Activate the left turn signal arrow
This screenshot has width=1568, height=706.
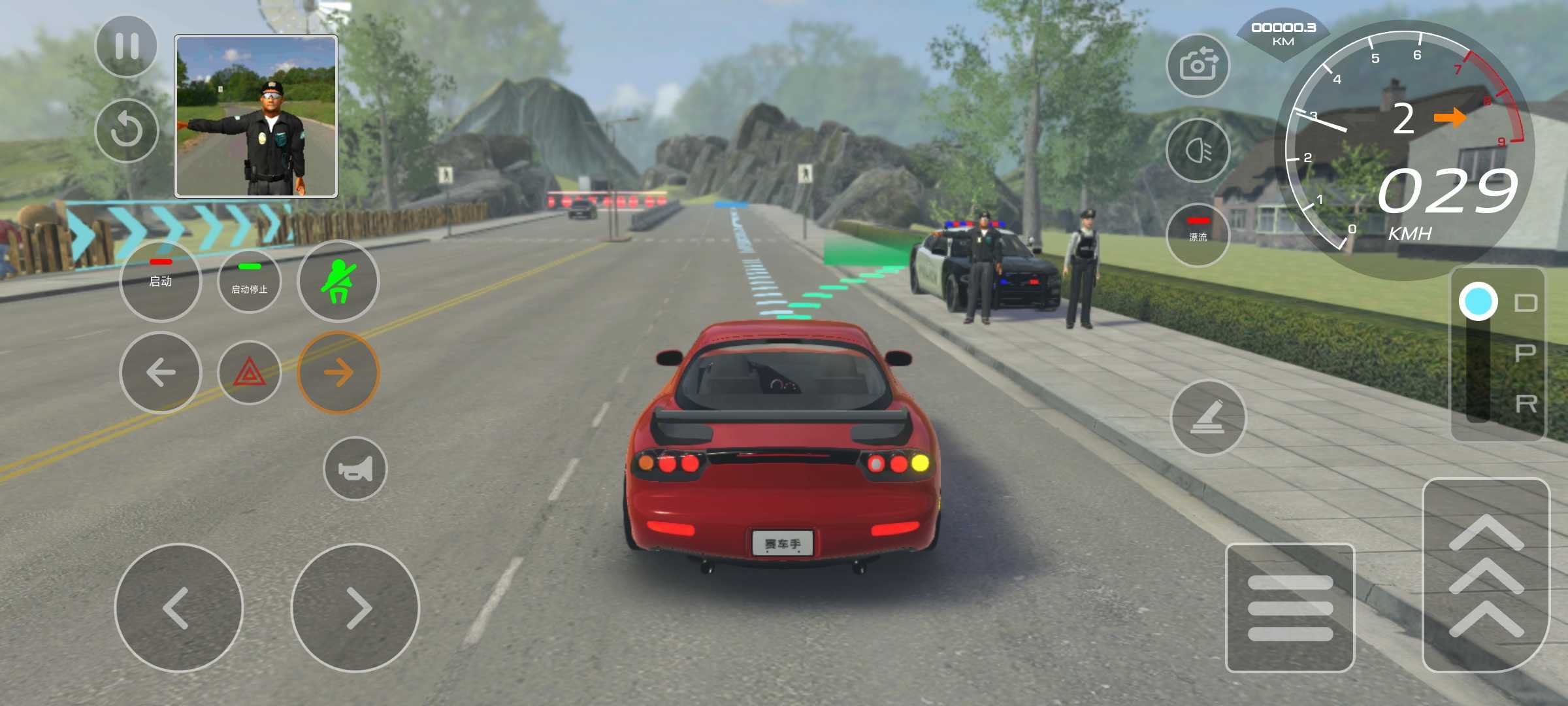pos(161,373)
